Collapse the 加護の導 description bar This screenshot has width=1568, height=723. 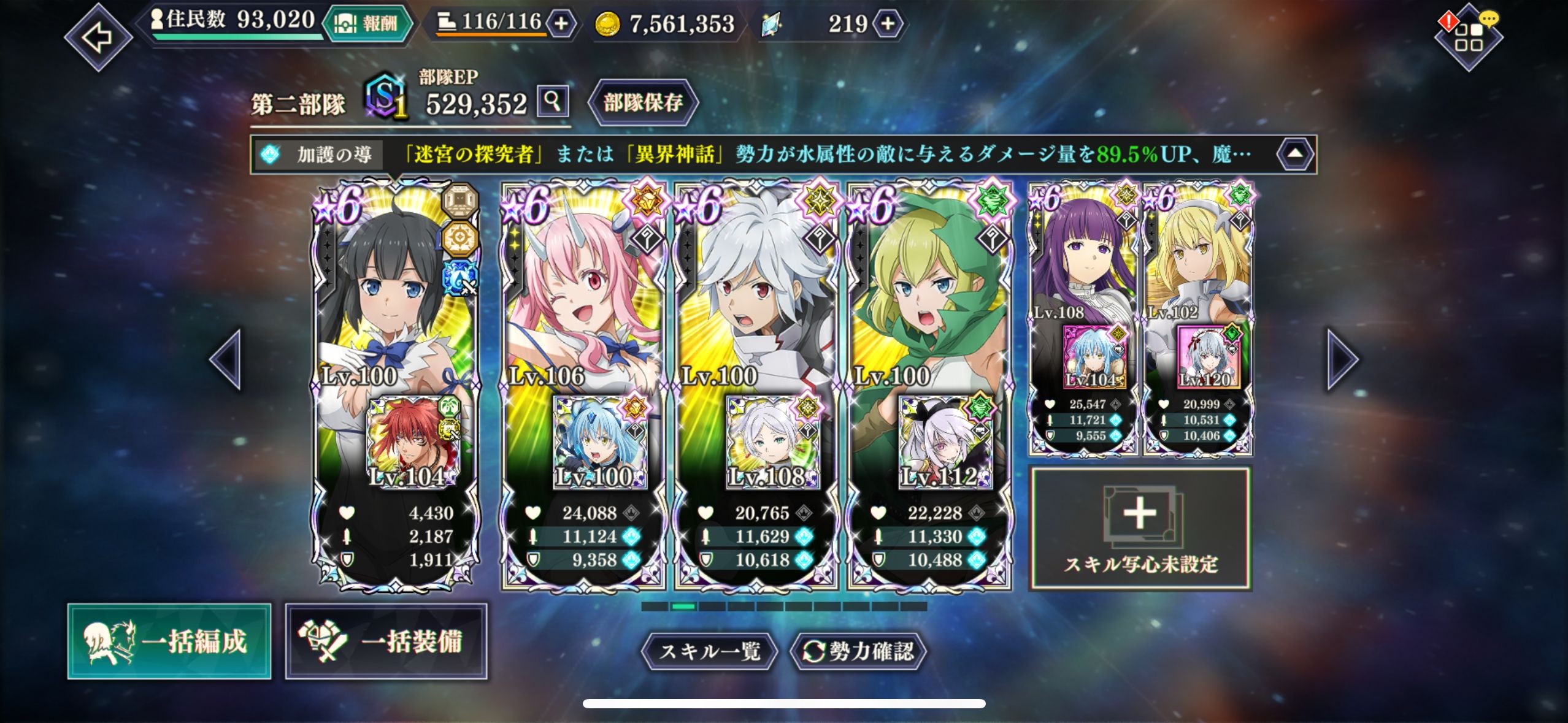click(1294, 154)
